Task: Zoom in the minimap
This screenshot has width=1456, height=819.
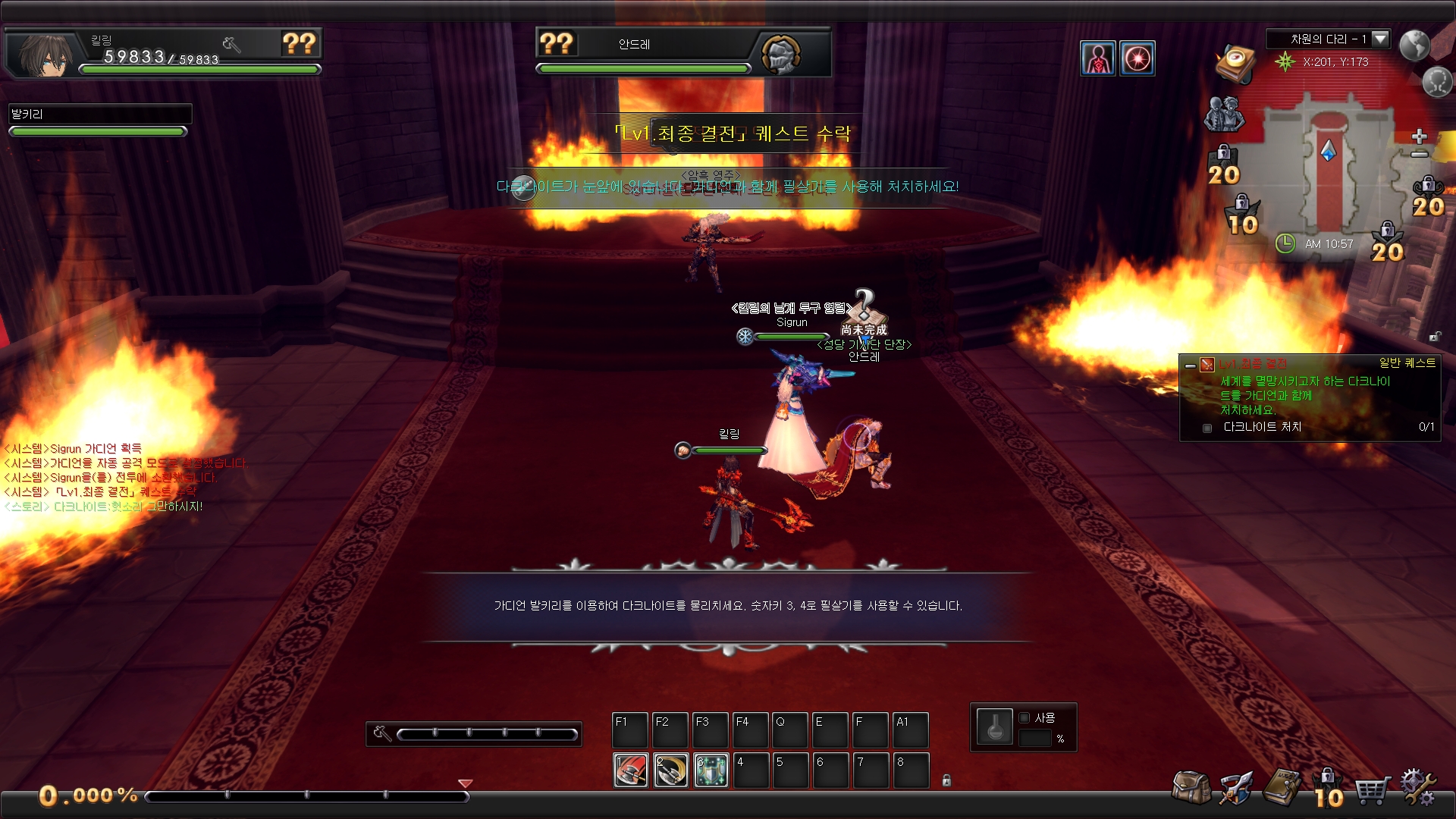Action: click(1420, 136)
